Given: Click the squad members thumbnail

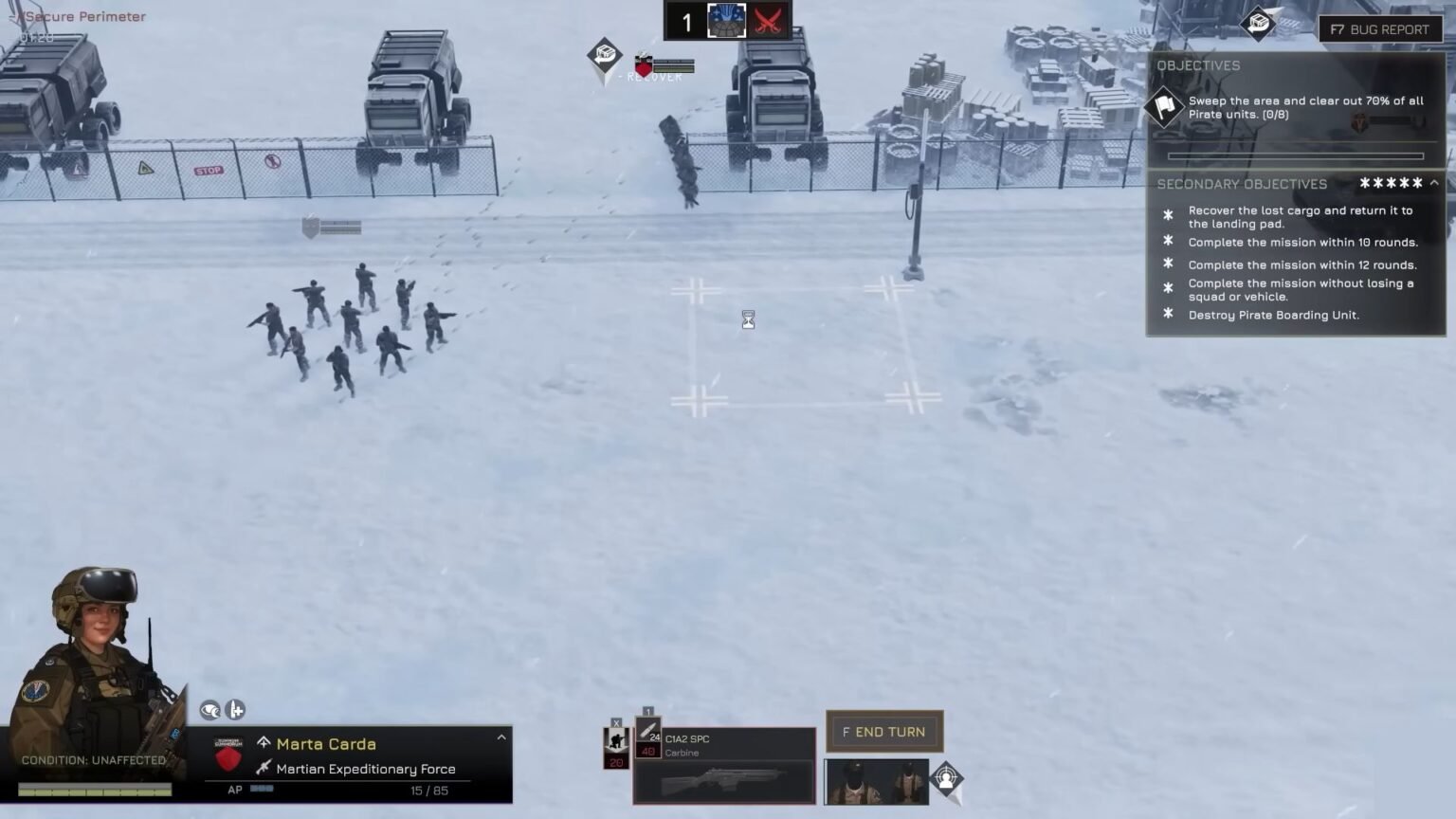Looking at the screenshot, I should (875, 781).
